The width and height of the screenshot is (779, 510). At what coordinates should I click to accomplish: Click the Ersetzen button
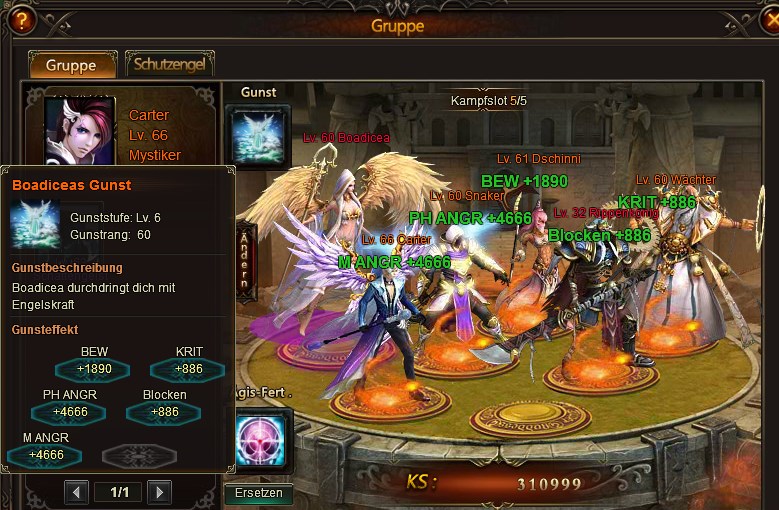259,493
